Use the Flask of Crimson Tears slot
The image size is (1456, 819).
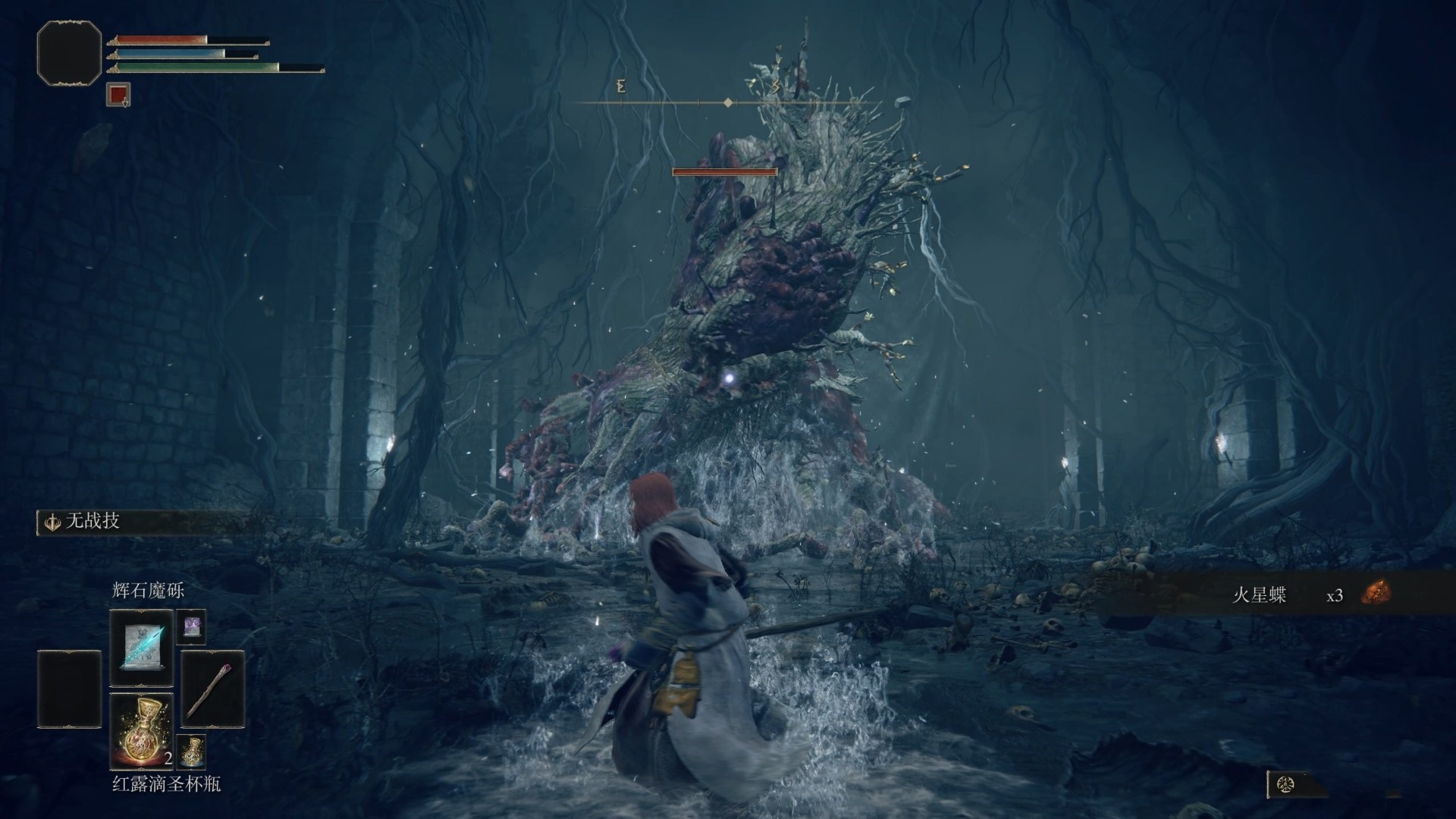[x=142, y=730]
